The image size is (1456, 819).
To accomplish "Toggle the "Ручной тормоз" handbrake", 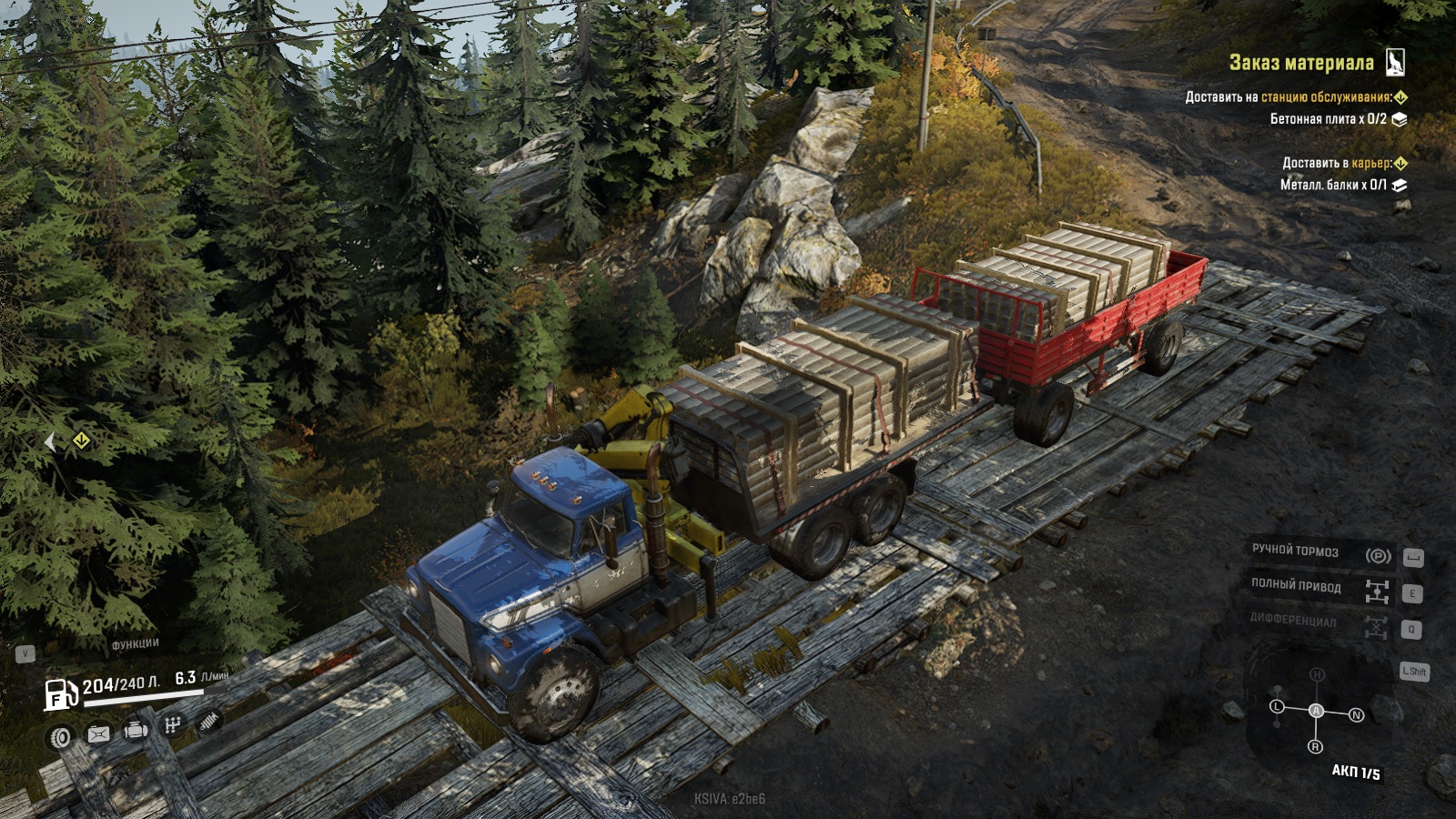I will pos(1378,555).
